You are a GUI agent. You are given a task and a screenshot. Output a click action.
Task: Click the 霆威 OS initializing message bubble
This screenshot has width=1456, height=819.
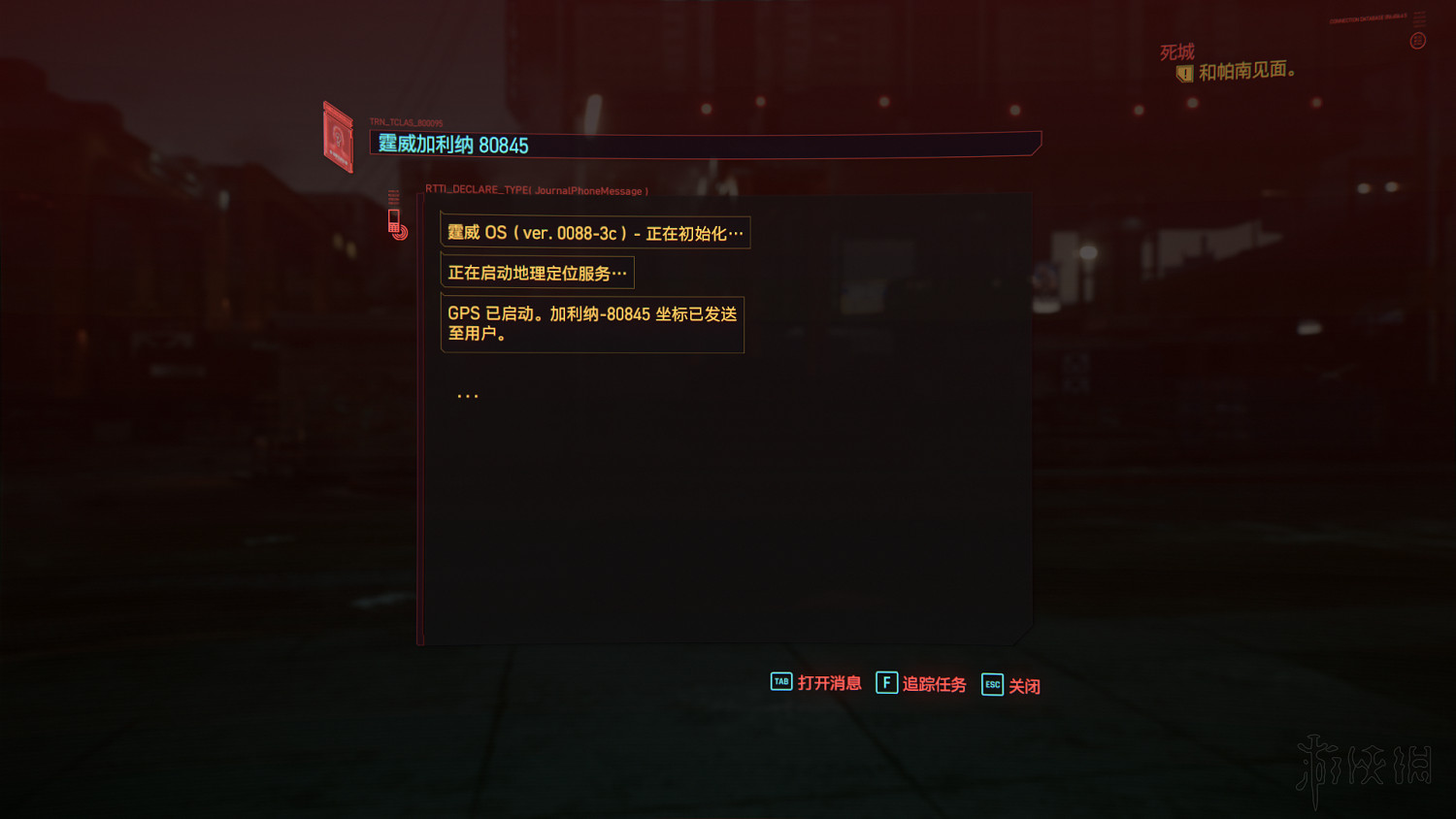[x=595, y=233]
